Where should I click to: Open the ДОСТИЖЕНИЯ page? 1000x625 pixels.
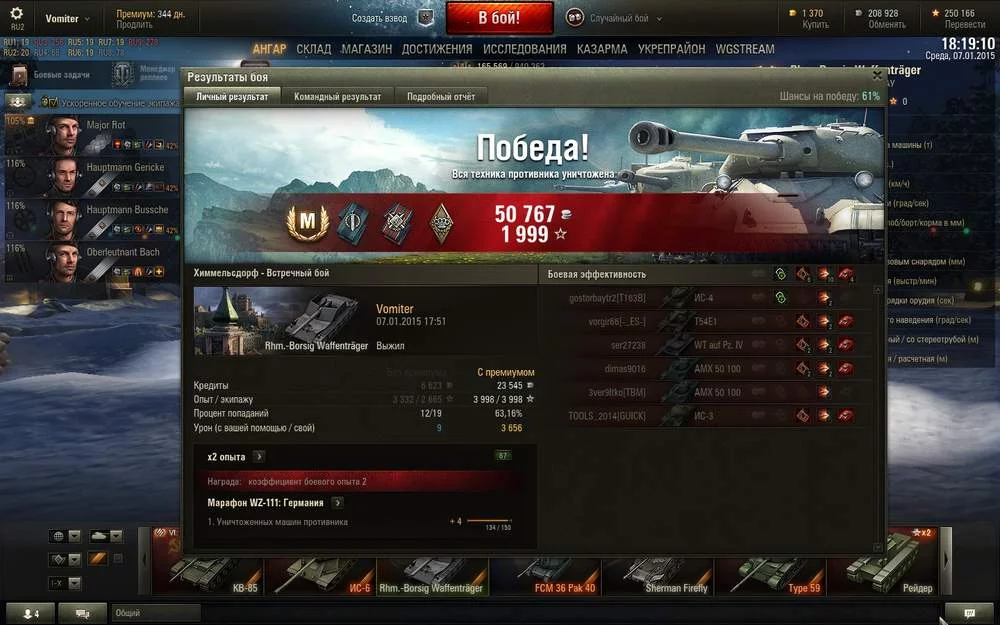click(437, 49)
